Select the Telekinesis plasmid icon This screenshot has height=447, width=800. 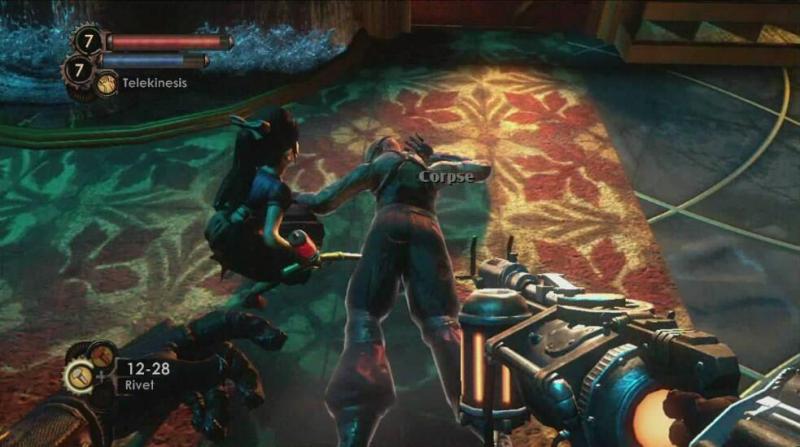106,83
